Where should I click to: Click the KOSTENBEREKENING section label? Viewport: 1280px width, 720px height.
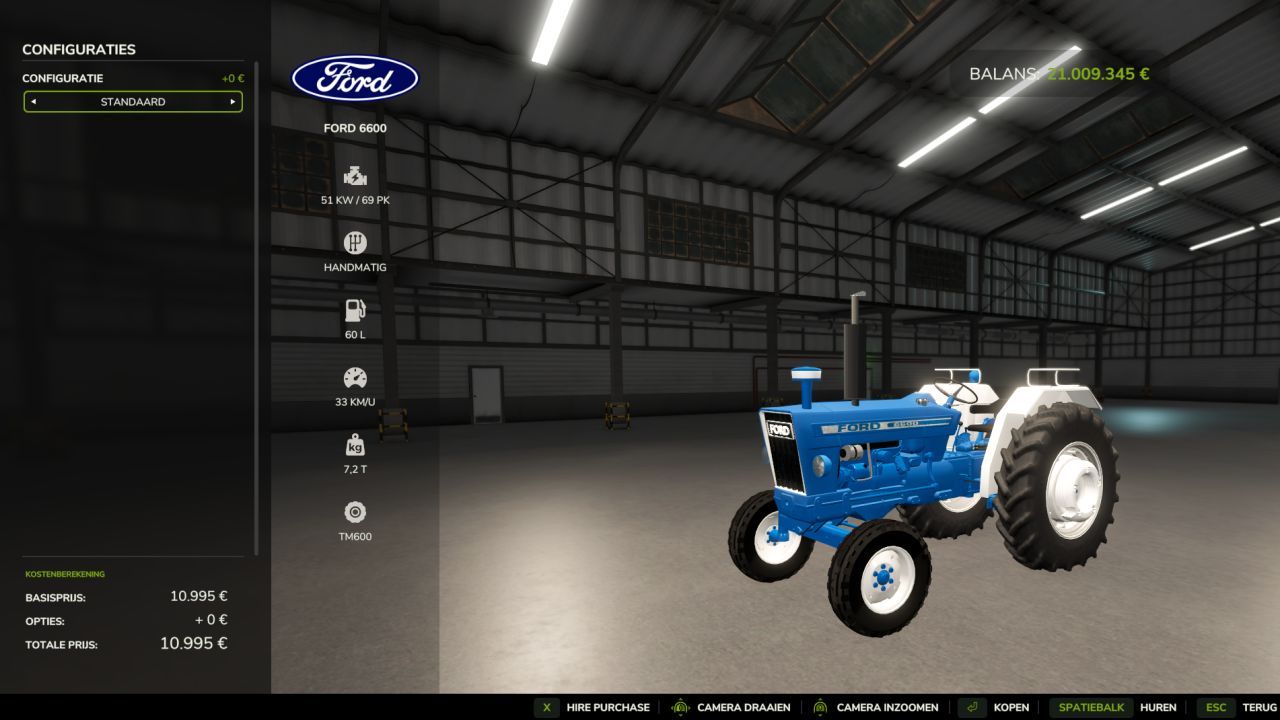(x=65, y=573)
